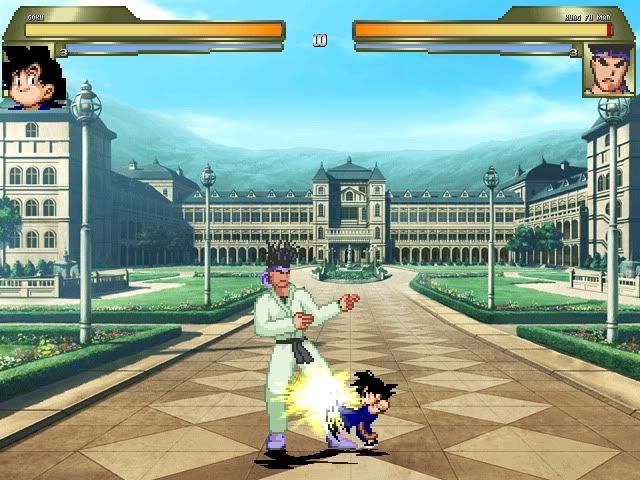
Task: Click Goku's character portrait
Action: pyautogui.click(x=34, y=76)
